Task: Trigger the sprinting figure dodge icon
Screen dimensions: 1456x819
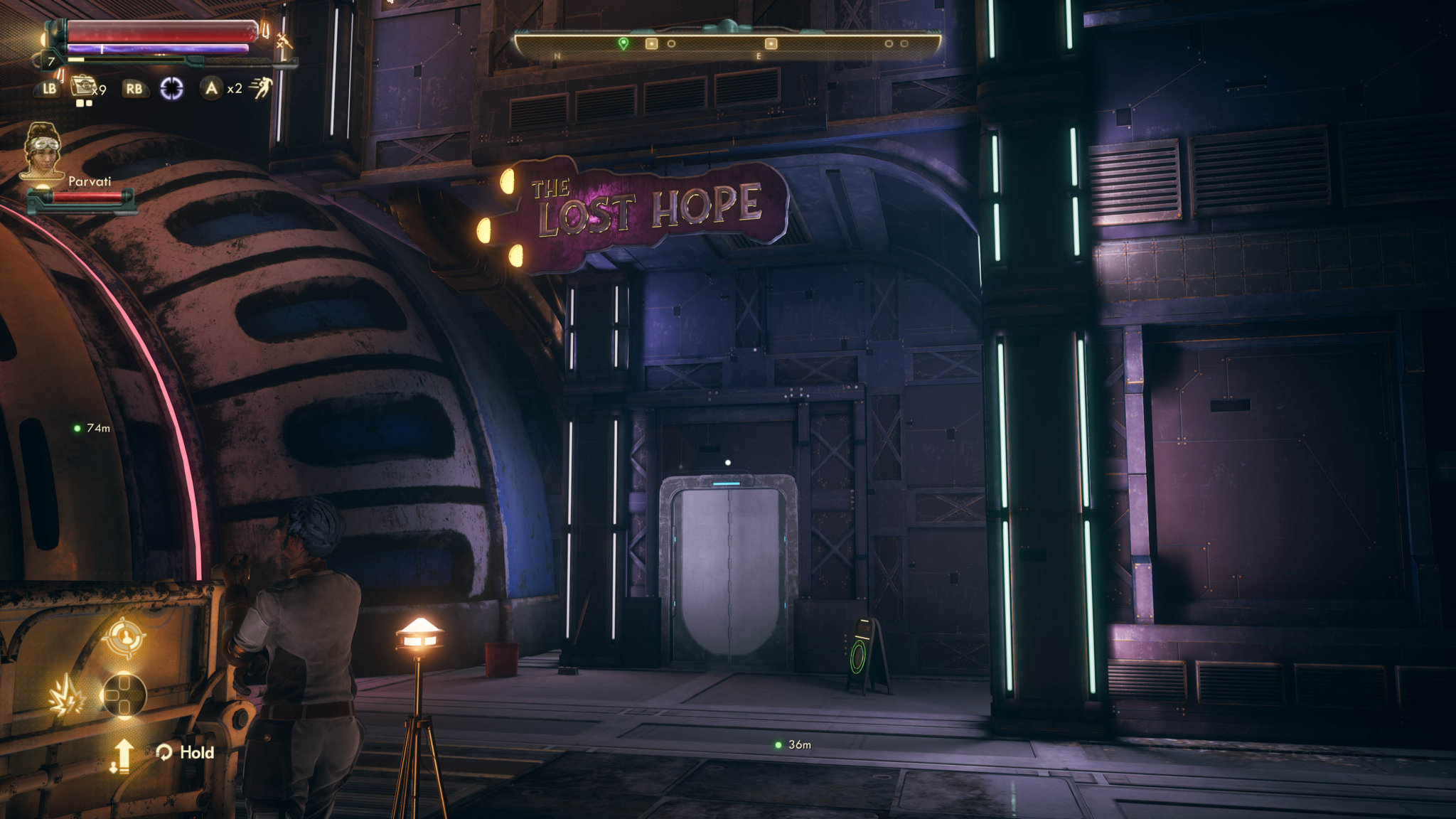Action: click(262, 87)
